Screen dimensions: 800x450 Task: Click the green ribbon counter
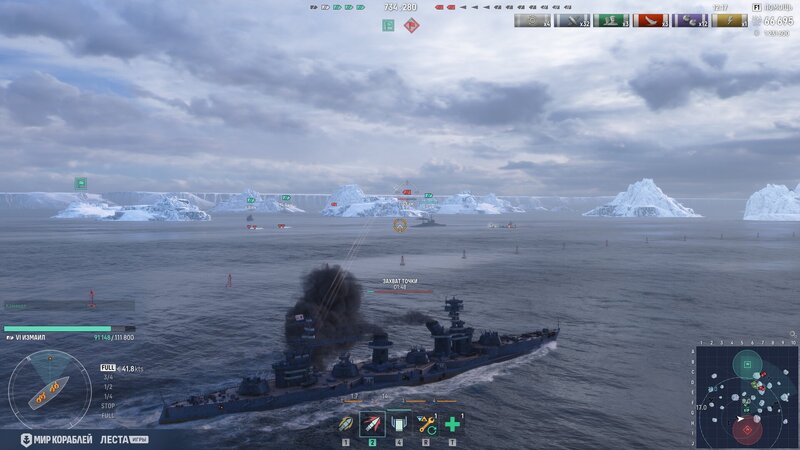611,20
